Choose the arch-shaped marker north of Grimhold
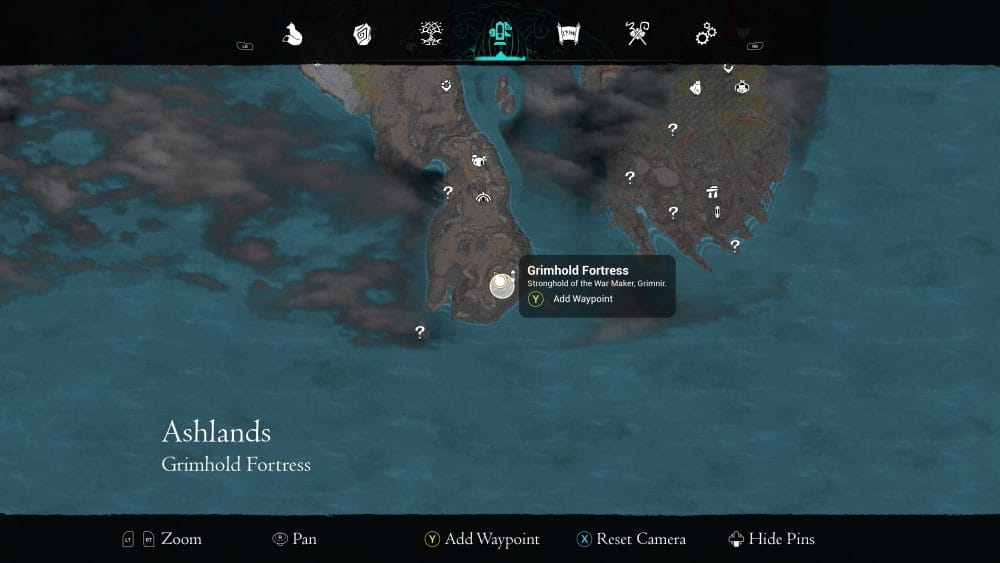The height and width of the screenshot is (563, 1000). point(484,197)
